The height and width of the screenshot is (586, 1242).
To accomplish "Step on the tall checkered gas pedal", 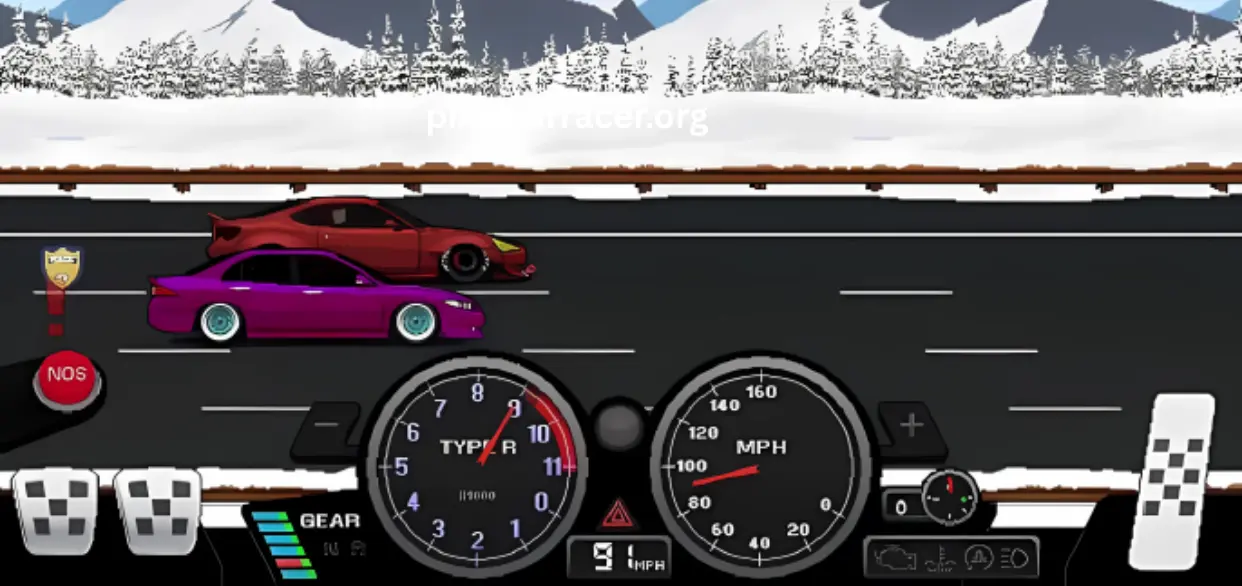I will pos(1172,481).
